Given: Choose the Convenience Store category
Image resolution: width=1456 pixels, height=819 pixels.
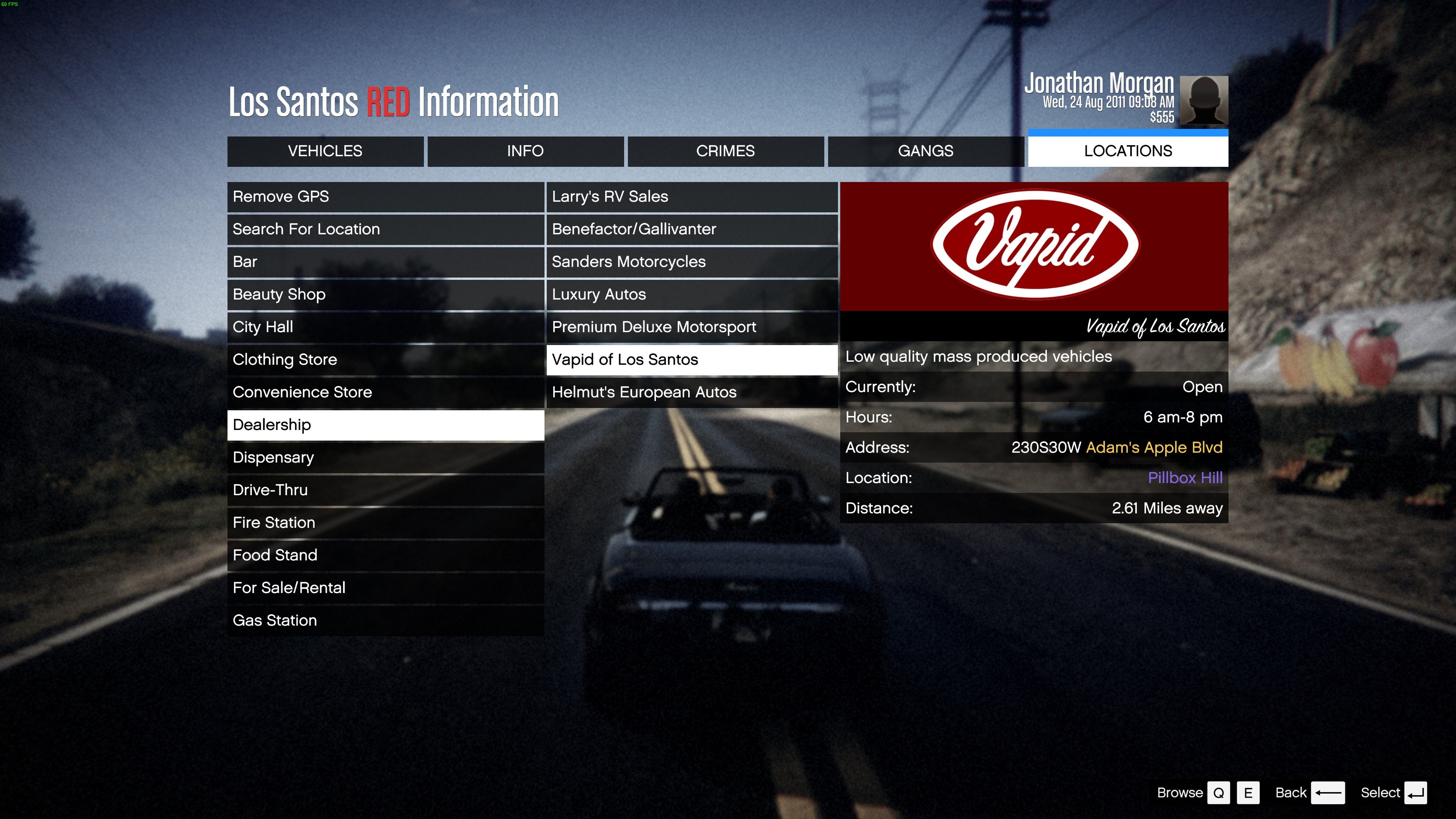Looking at the screenshot, I should (x=386, y=392).
